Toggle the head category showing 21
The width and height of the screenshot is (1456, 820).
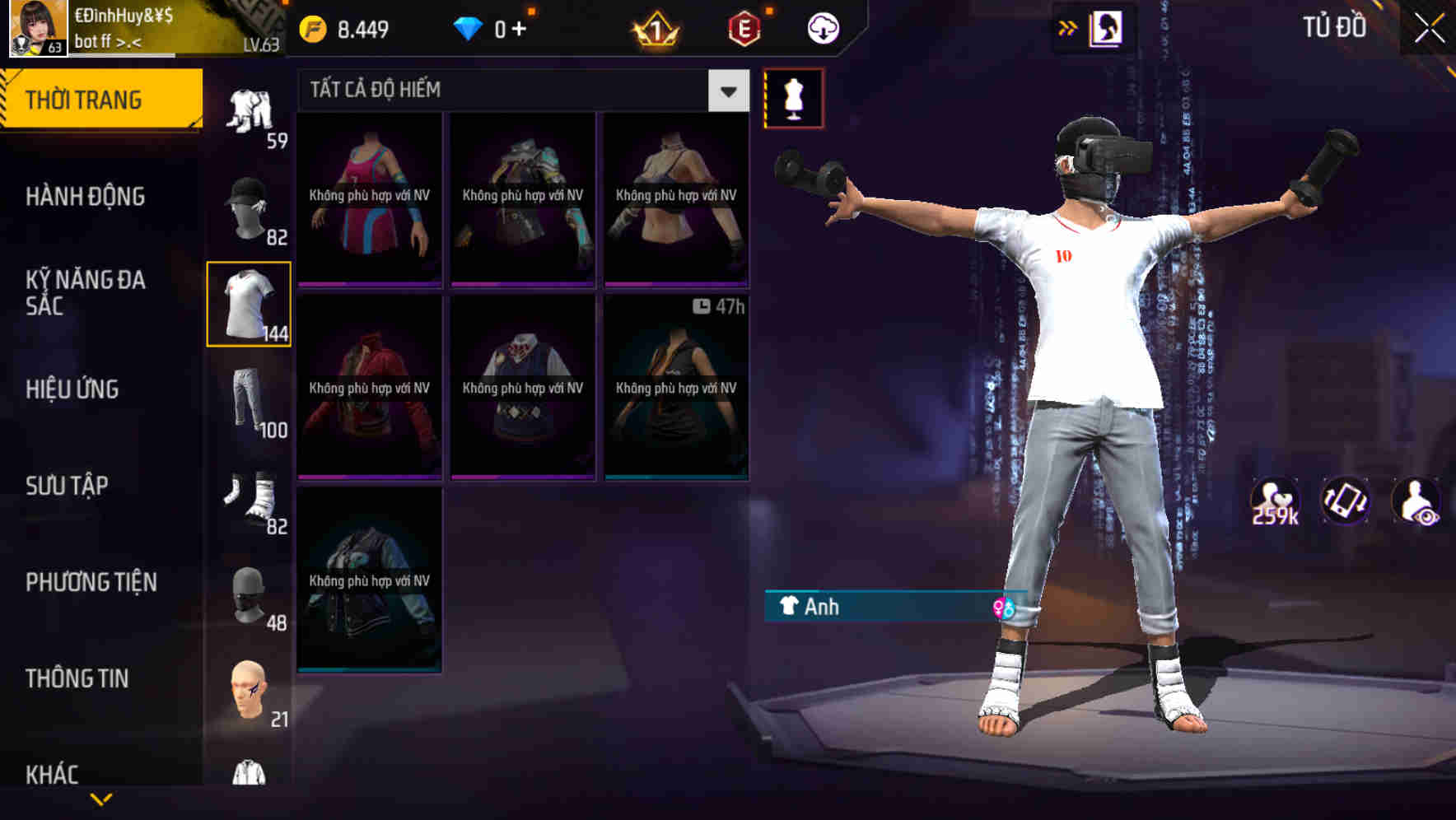tap(247, 696)
